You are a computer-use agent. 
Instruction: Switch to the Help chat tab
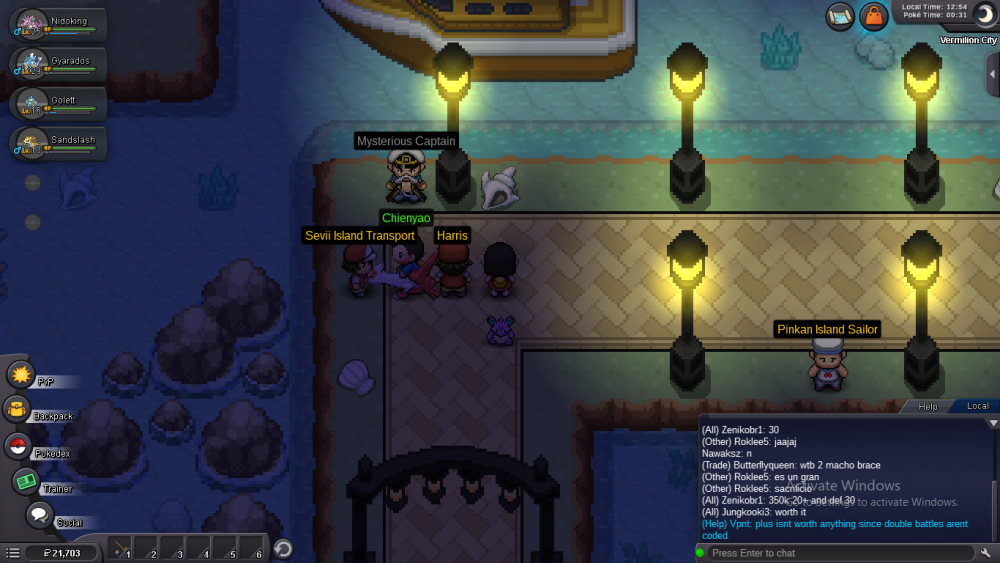click(928, 407)
